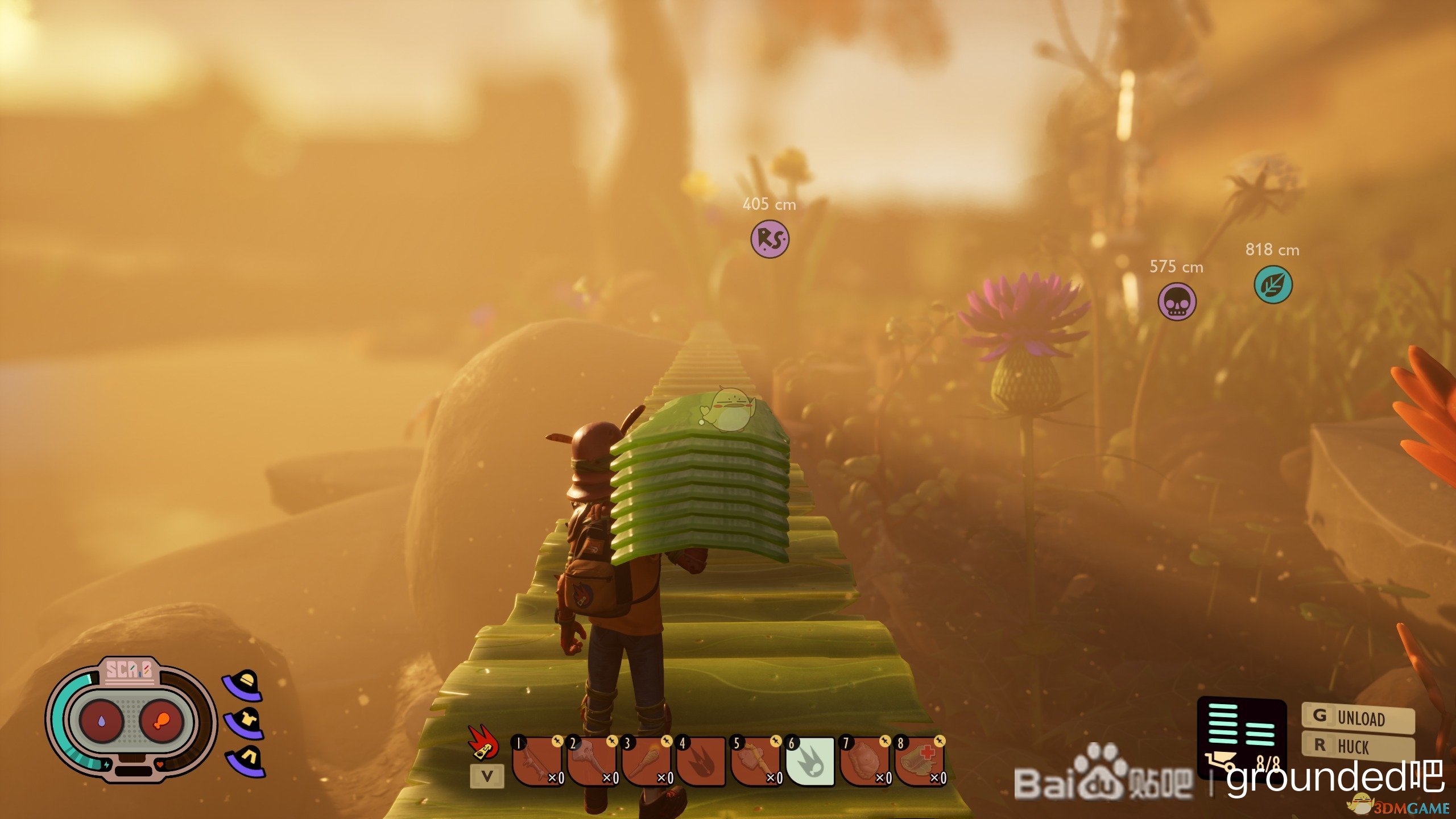Select the highlighted hotbar slot 6
Image resolution: width=1456 pixels, height=819 pixels.
tap(810, 761)
